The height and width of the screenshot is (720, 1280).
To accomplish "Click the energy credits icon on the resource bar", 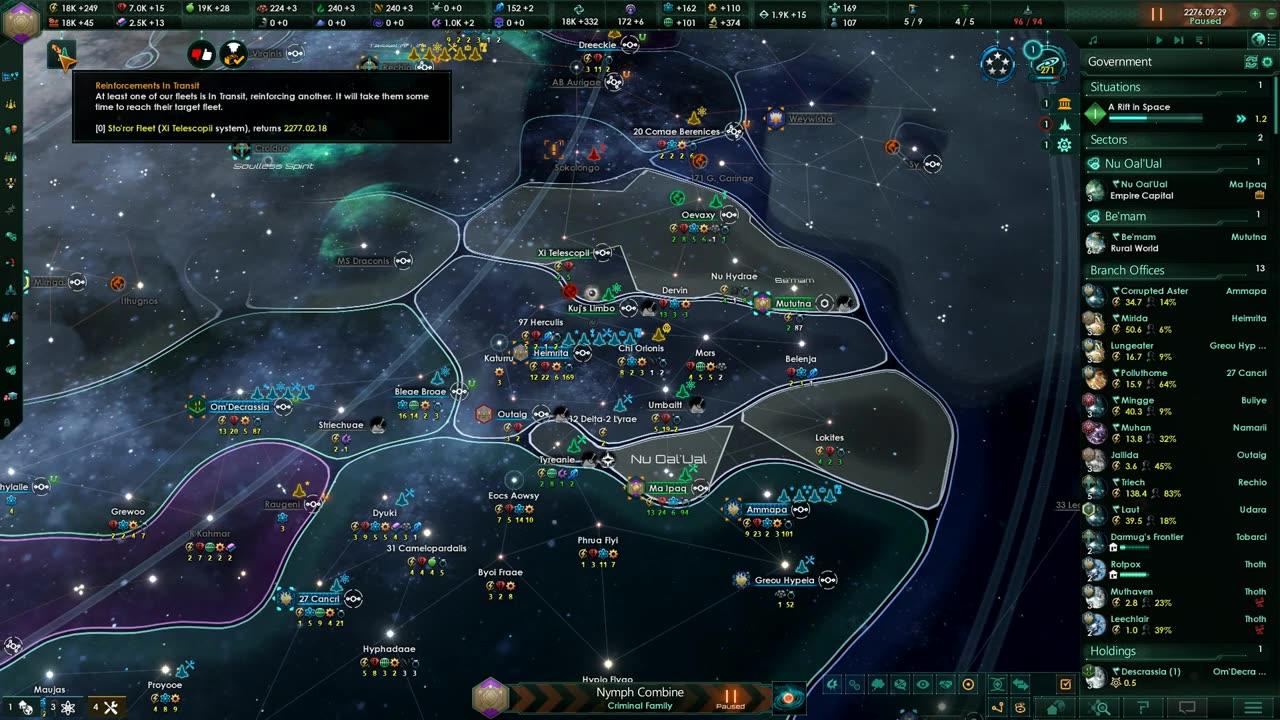I will click(x=52, y=8).
